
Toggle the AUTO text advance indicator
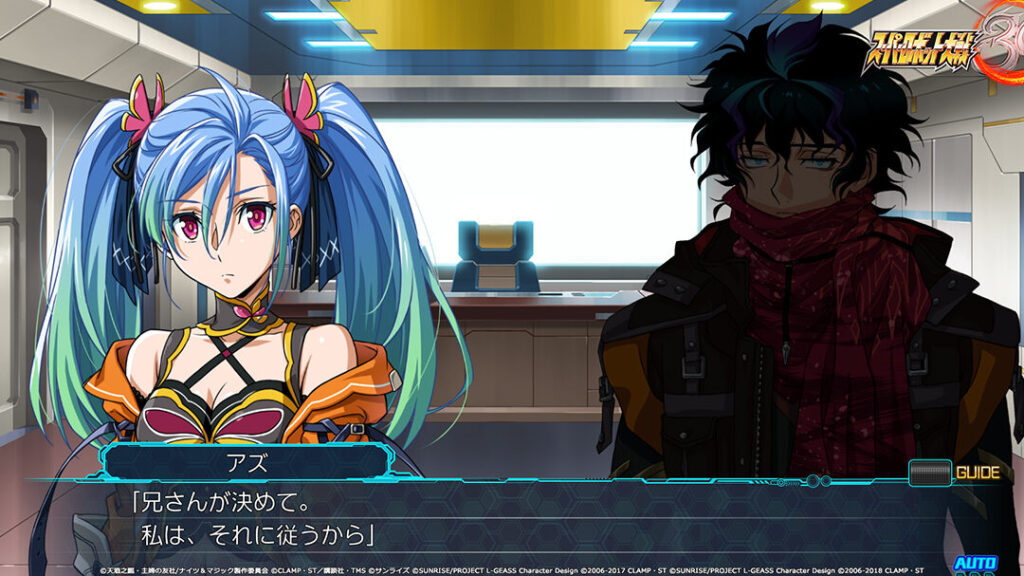click(974, 565)
